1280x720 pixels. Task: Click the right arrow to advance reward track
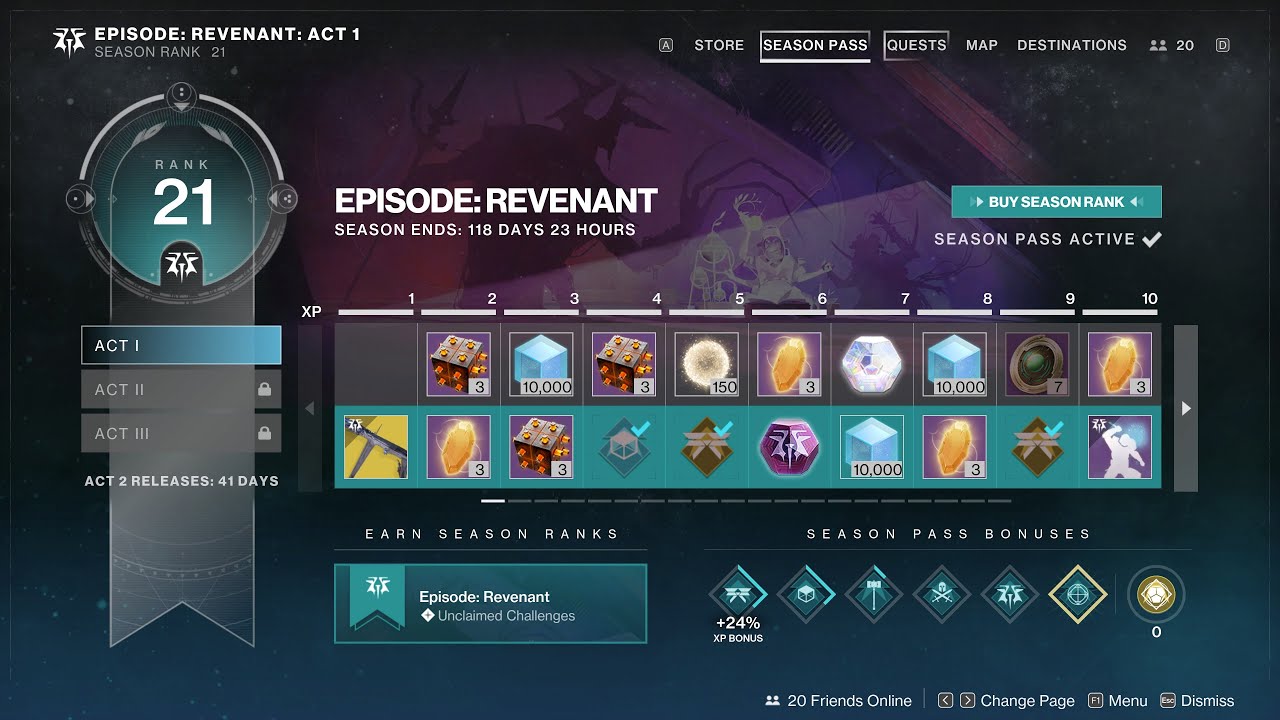(1185, 408)
